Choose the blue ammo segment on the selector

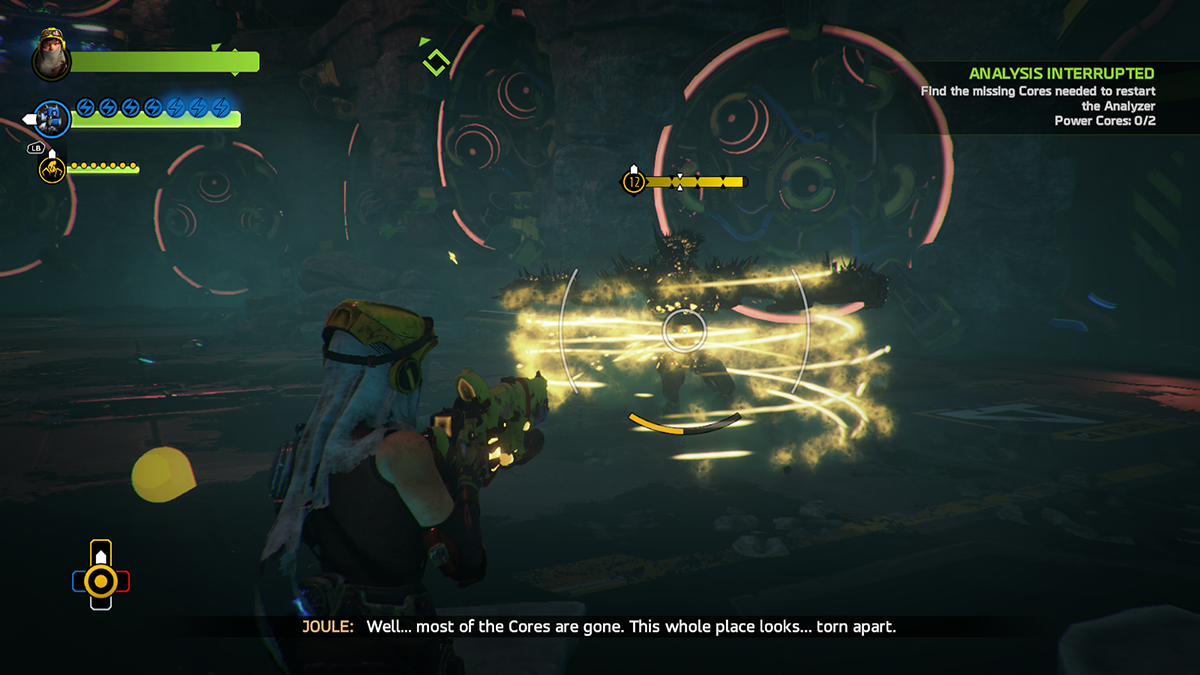click(79, 580)
